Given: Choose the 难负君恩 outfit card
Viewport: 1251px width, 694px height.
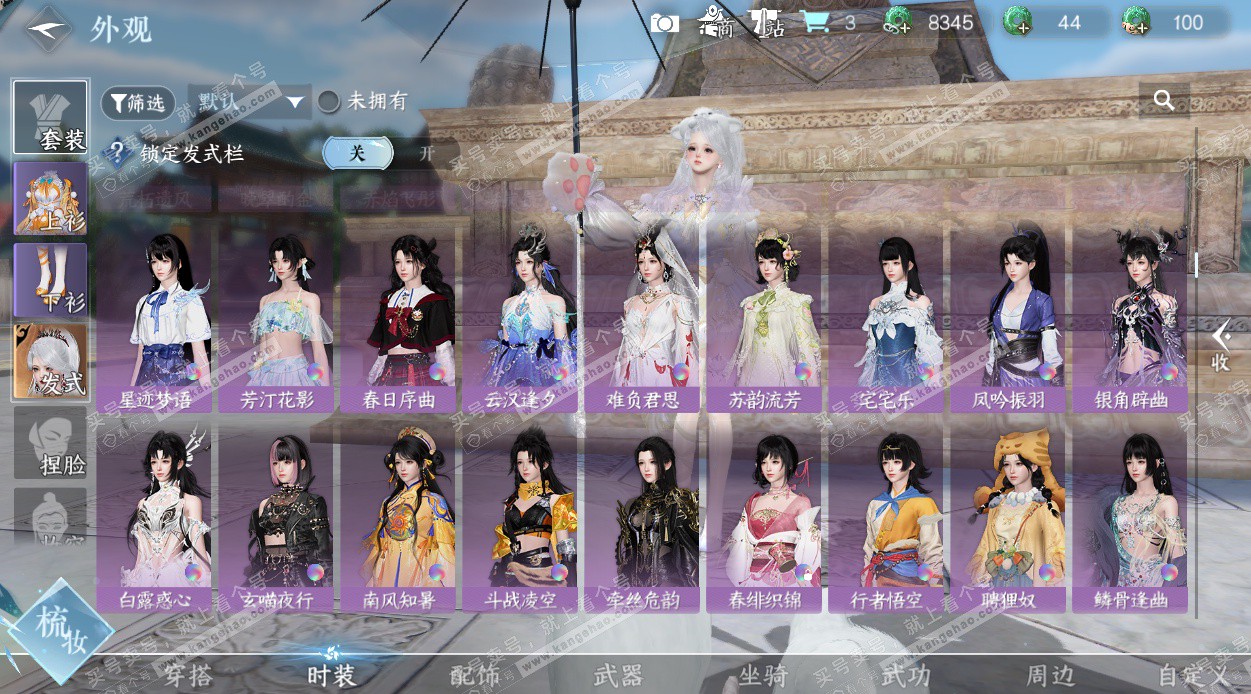Looking at the screenshot, I should (x=642, y=315).
